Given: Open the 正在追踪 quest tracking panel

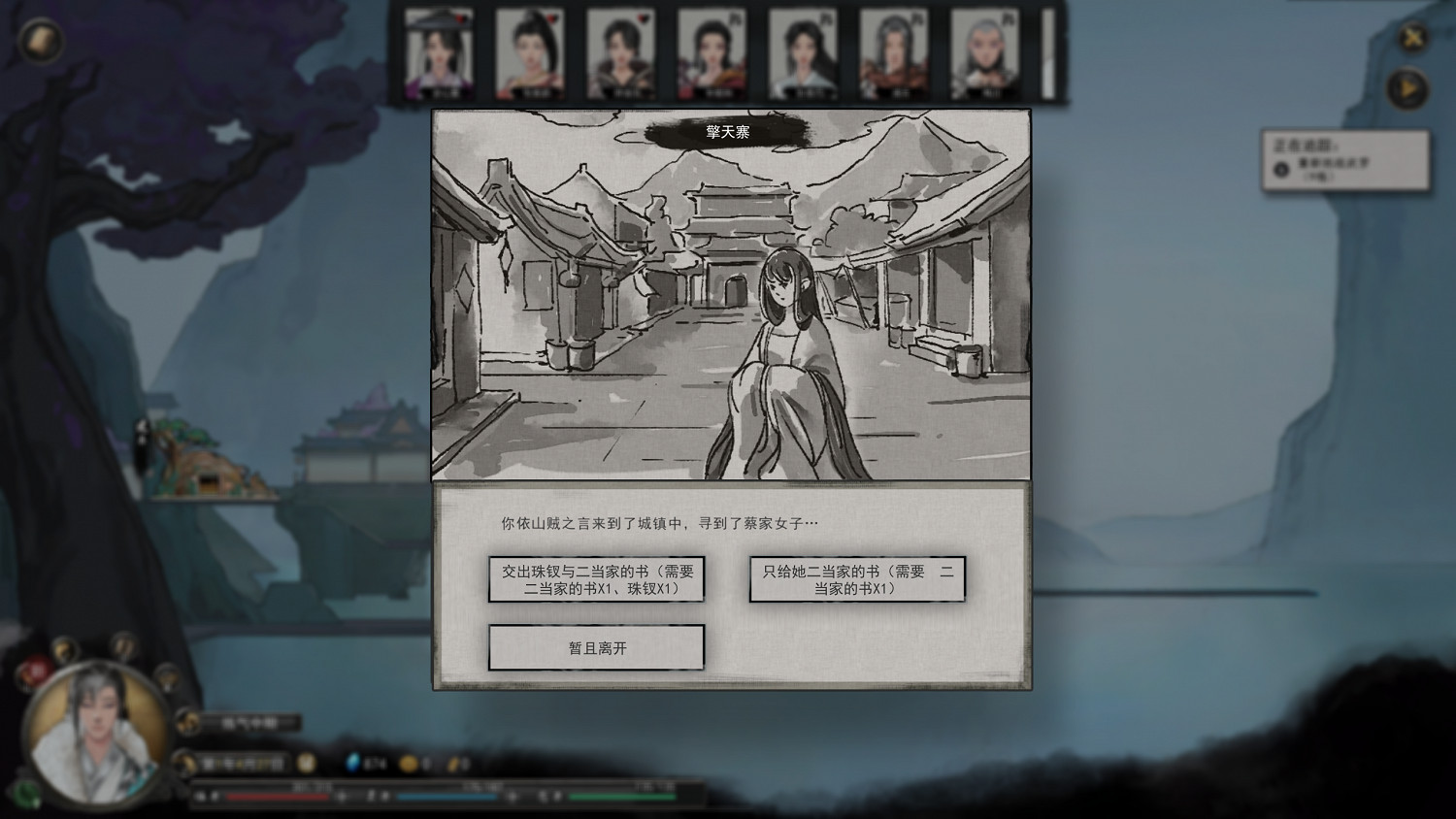Looking at the screenshot, I should [x=1347, y=163].
